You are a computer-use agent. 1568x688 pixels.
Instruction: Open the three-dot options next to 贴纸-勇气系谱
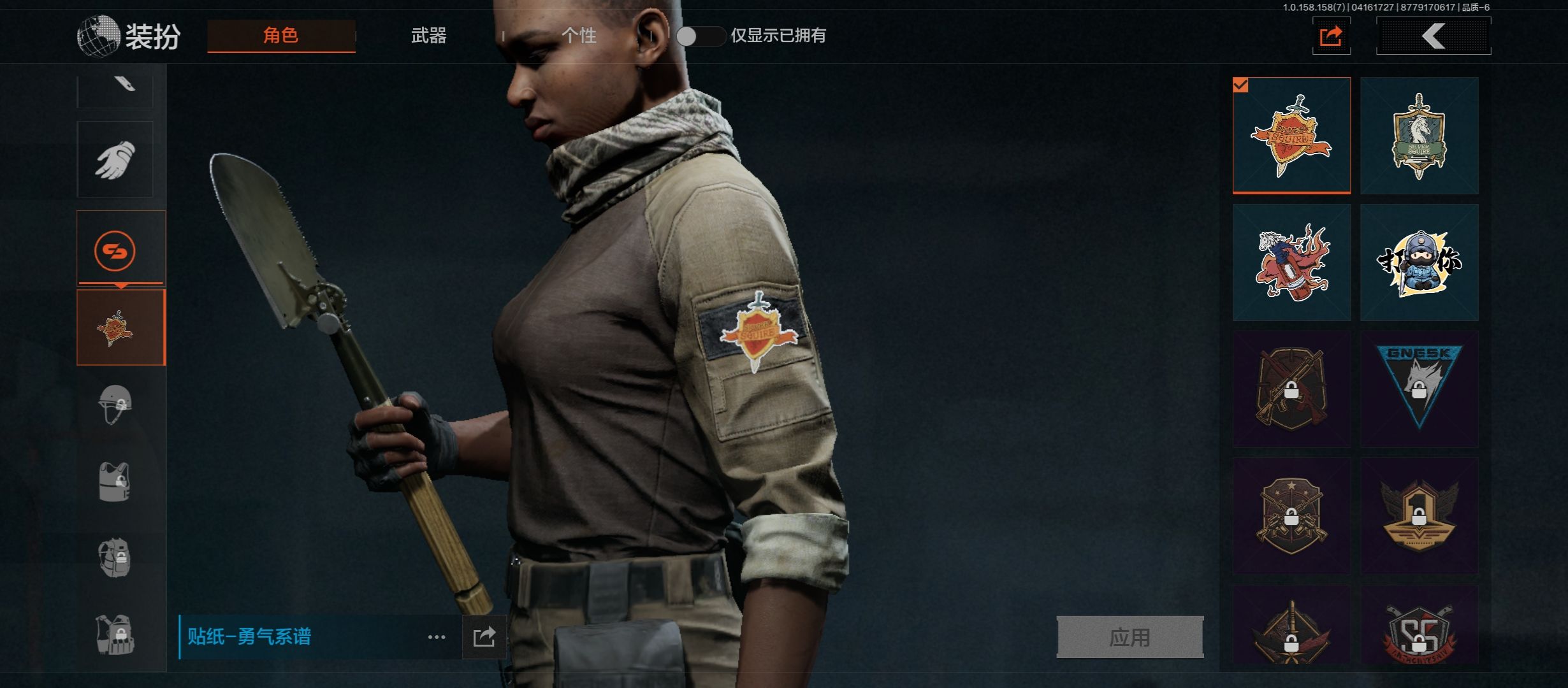(x=437, y=637)
